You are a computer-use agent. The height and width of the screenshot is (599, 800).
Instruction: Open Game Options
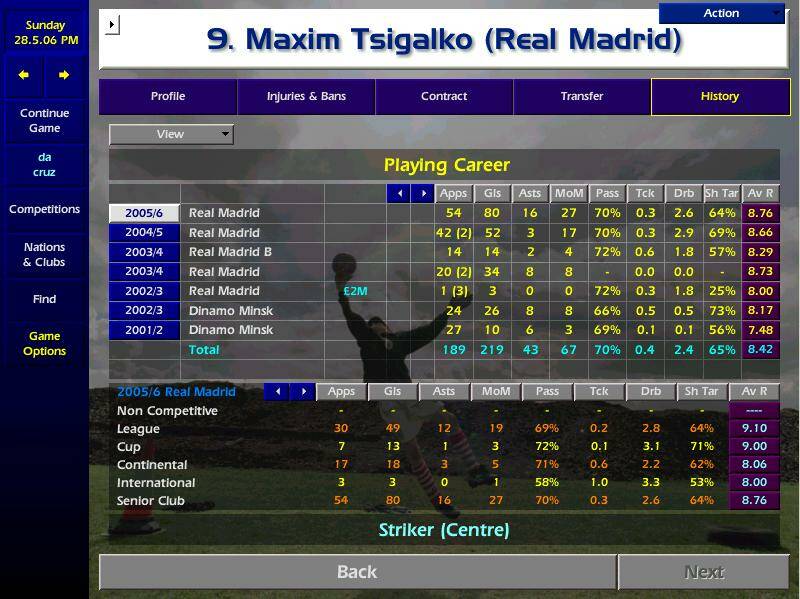click(x=44, y=344)
